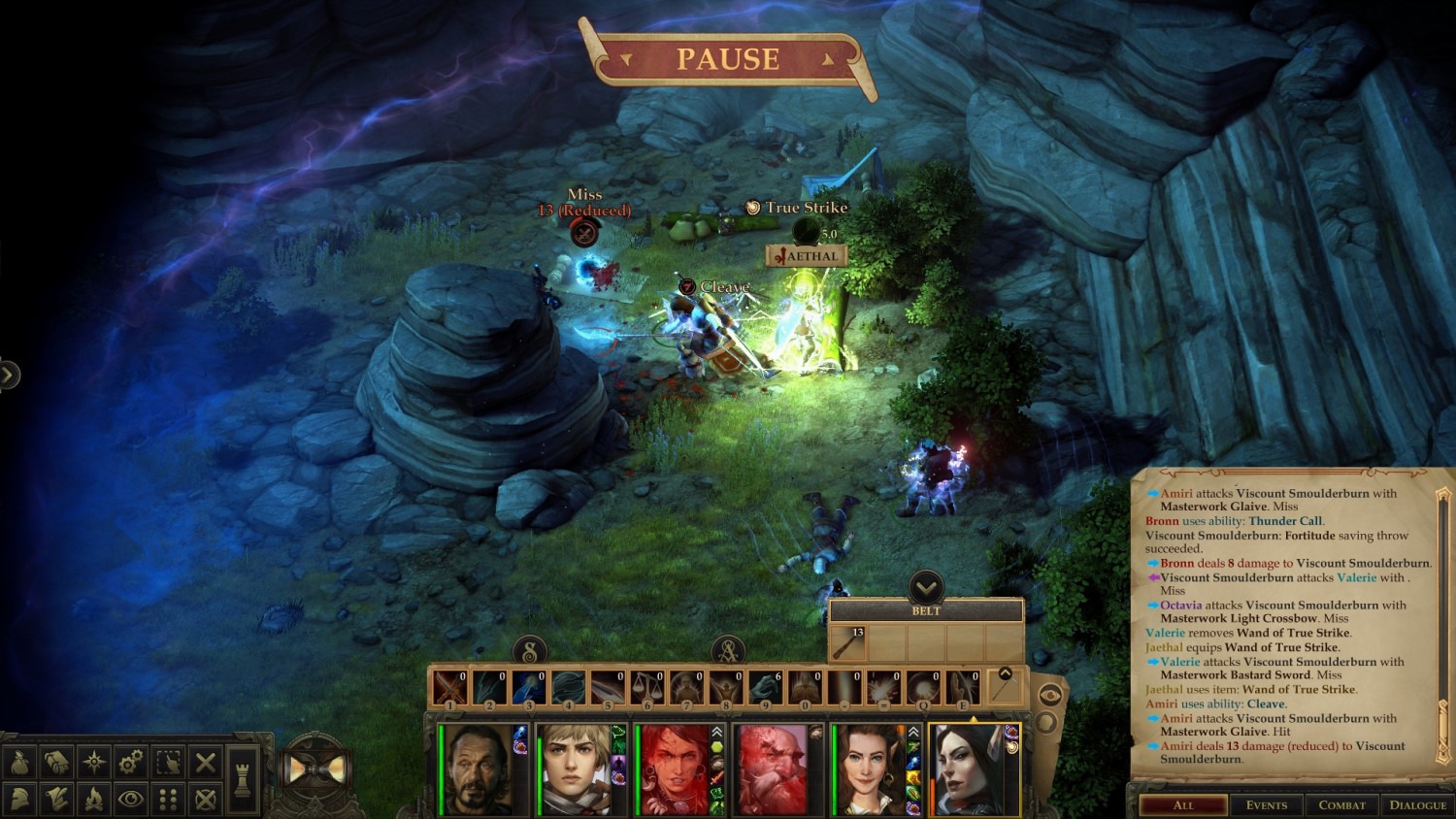This screenshot has height=819, width=1456.
Task: Select the pale dark-haired elf portrait
Action: click(x=968, y=770)
